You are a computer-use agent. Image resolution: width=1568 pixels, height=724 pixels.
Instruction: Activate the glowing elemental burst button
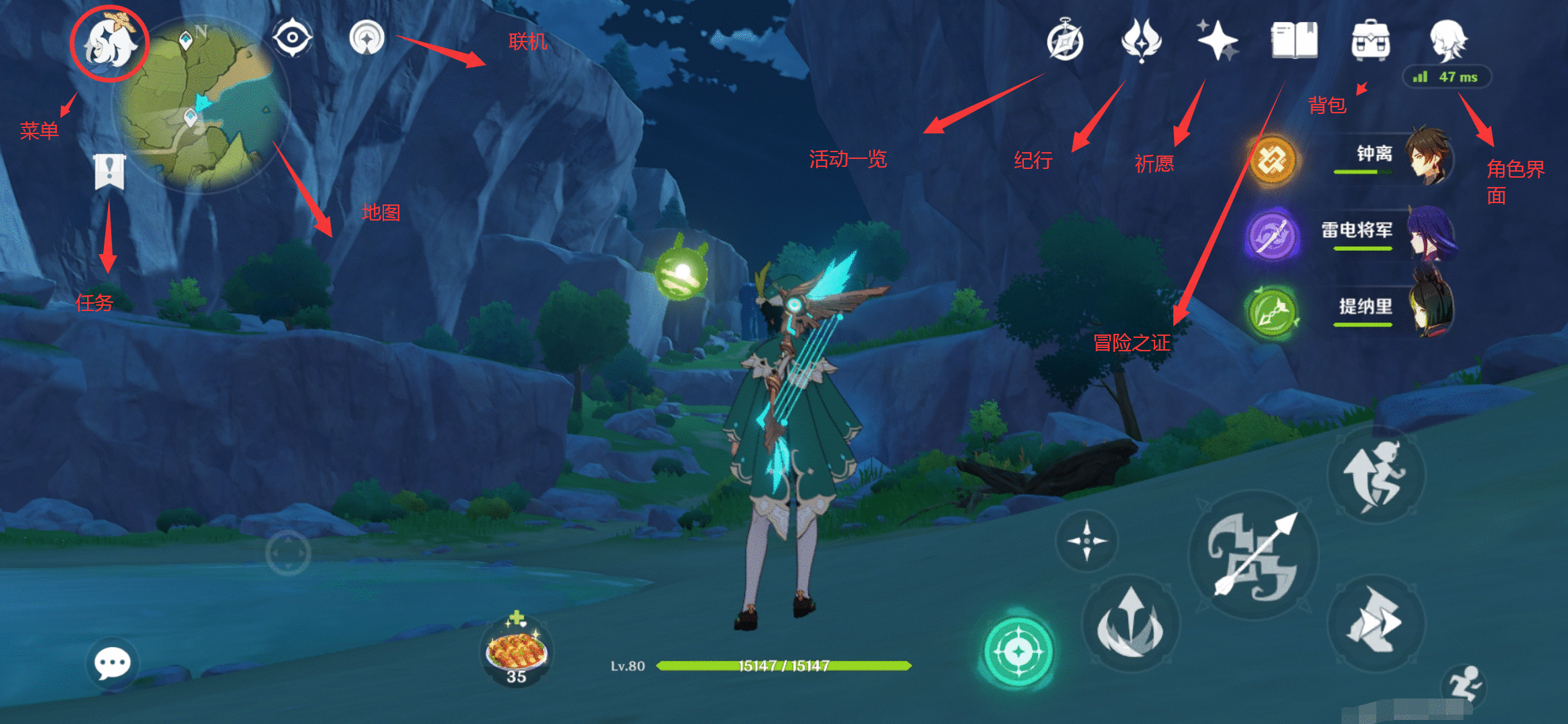[x=1018, y=652]
